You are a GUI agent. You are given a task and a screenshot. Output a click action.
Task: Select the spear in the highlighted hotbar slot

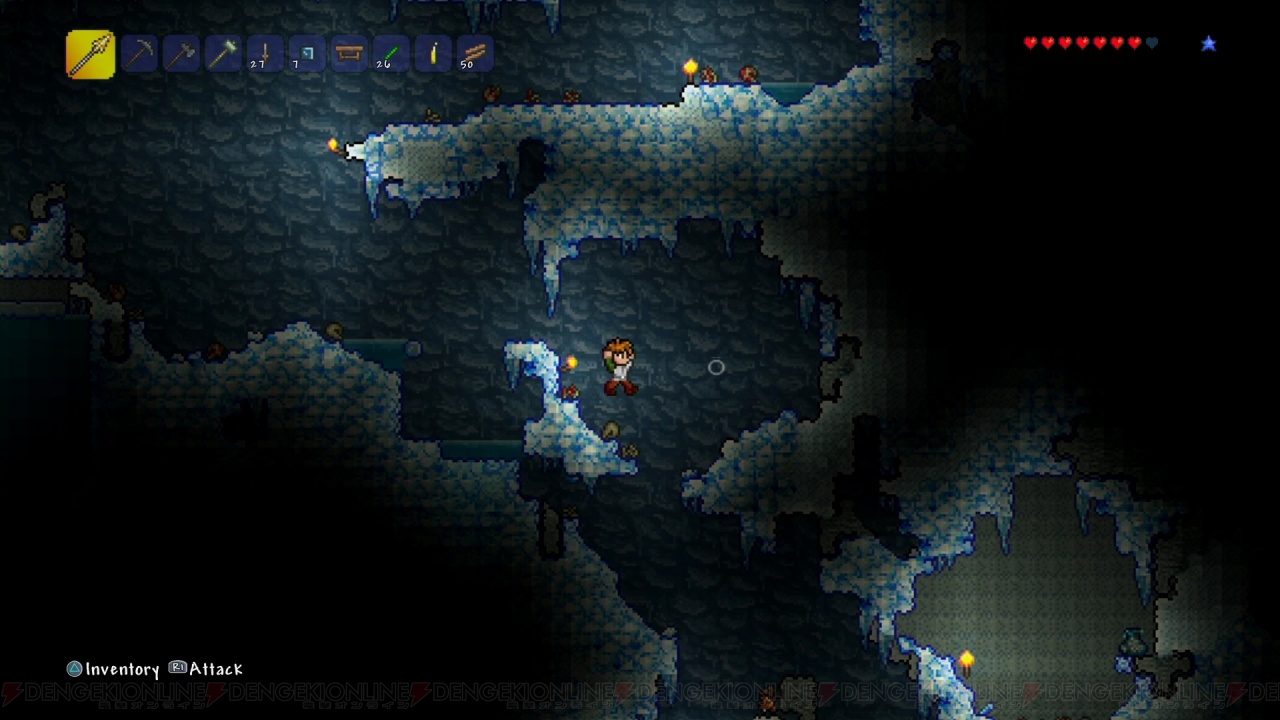pos(90,53)
